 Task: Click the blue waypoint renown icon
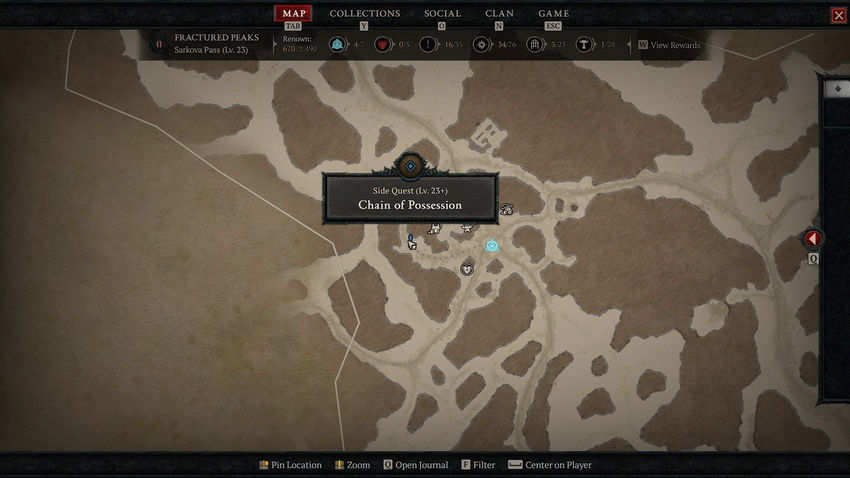pos(337,45)
